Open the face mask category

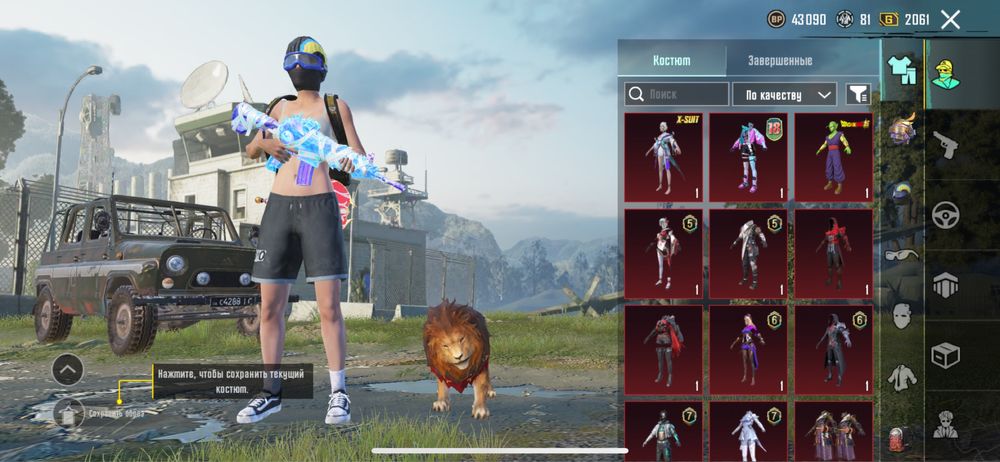point(903,316)
